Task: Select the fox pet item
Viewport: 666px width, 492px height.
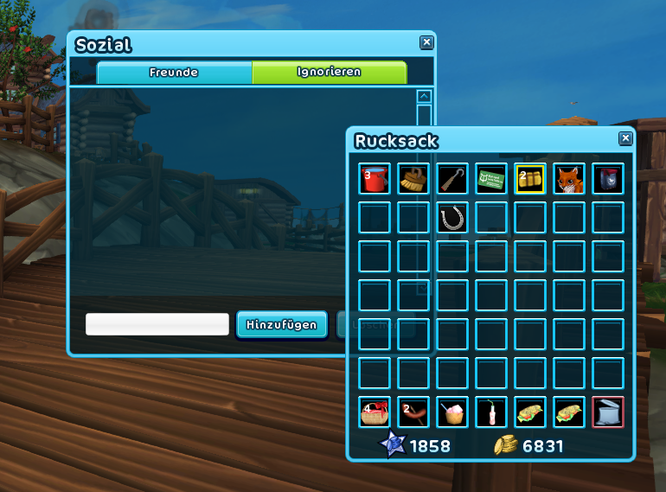Action: (568, 179)
